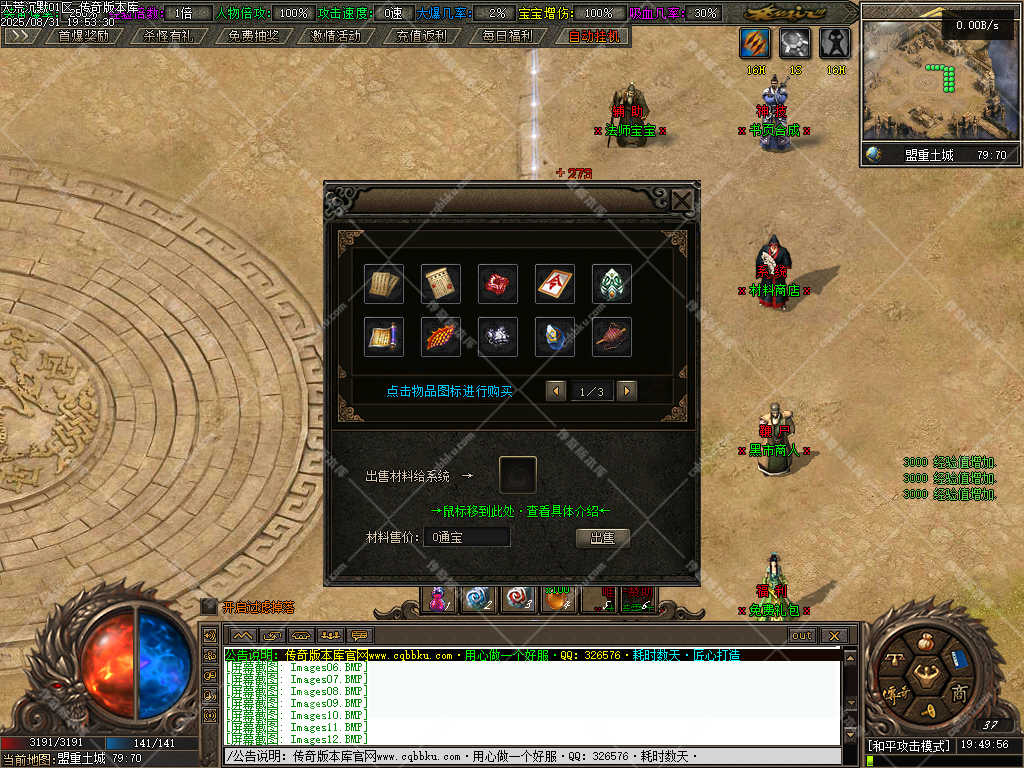Click the chat 'out' button
The image size is (1024, 768).
point(802,635)
